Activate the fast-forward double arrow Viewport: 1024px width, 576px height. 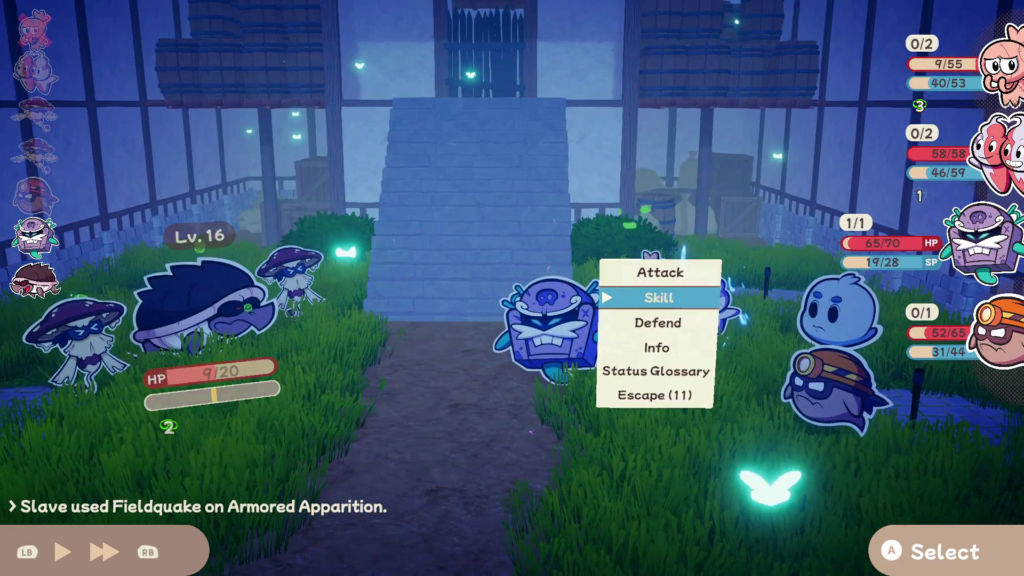(x=104, y=551)
